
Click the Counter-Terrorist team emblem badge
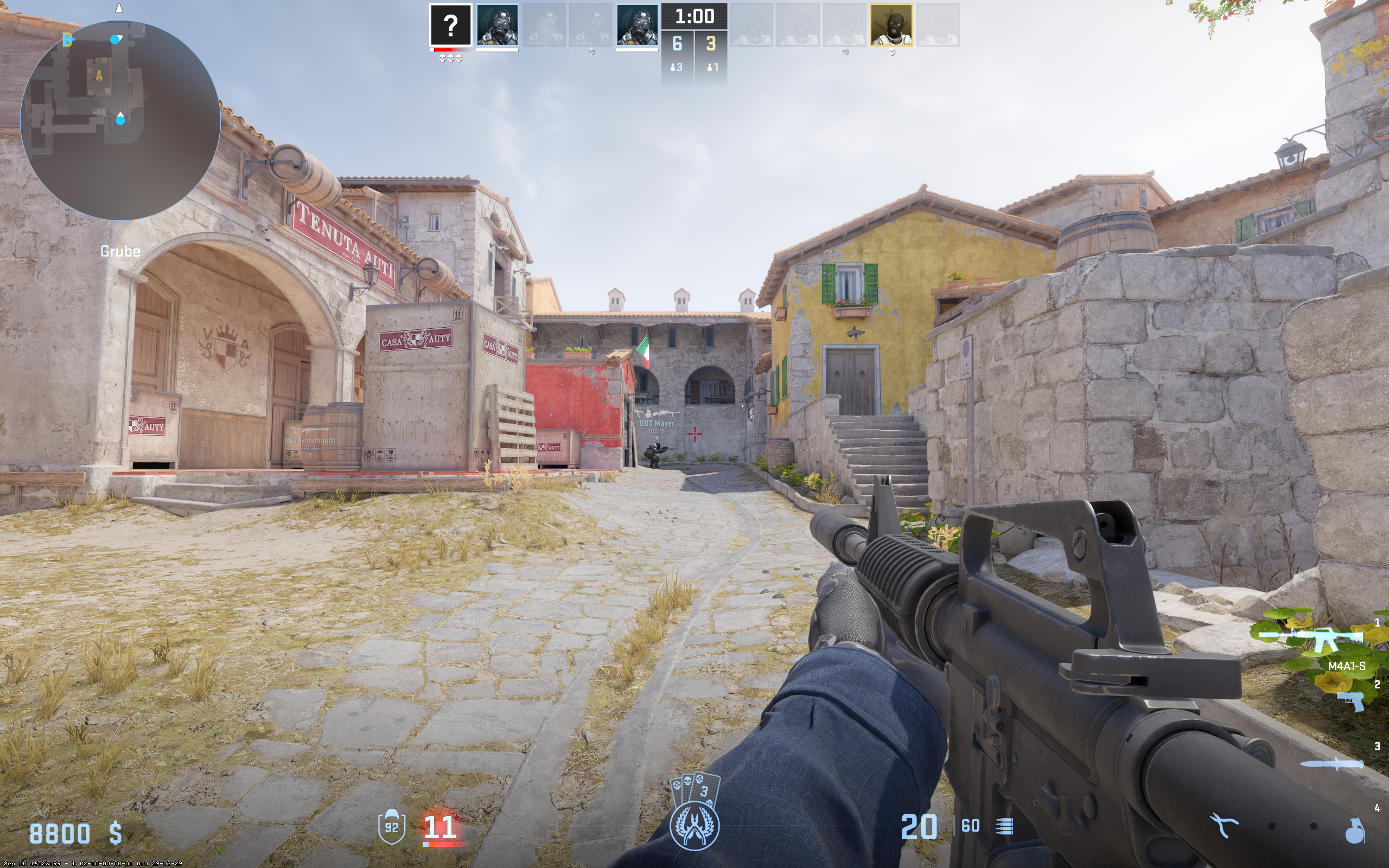(x=694, y=827)
